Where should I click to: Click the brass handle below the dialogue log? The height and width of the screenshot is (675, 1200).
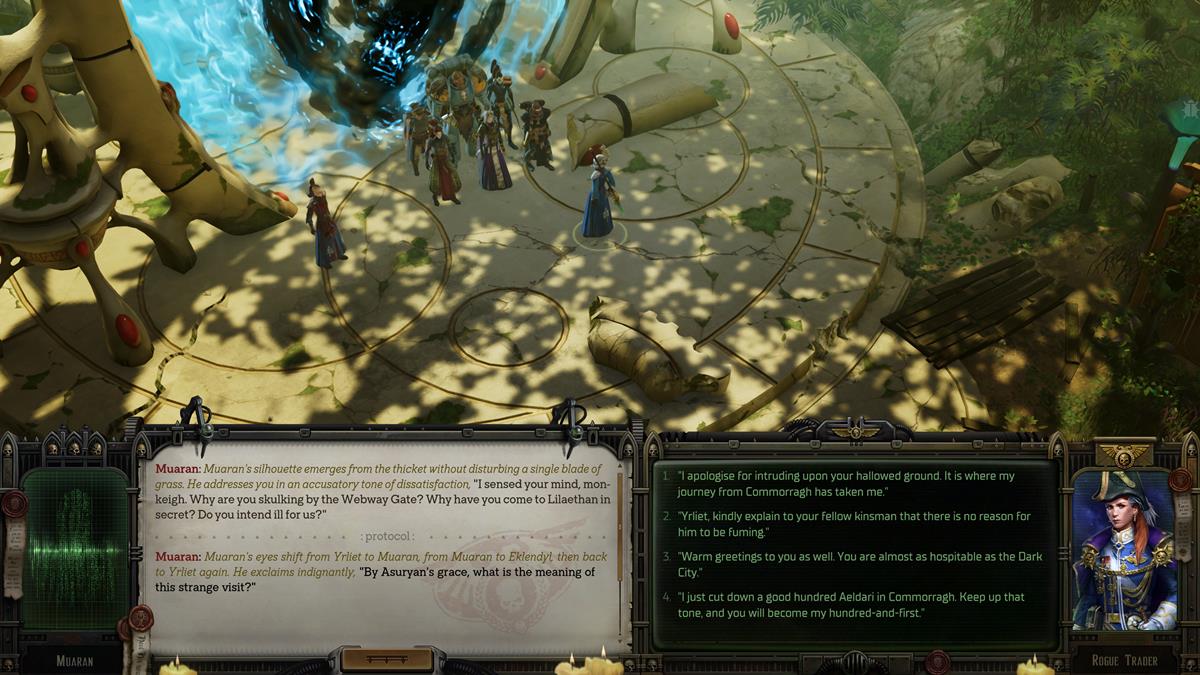(387, 659)
